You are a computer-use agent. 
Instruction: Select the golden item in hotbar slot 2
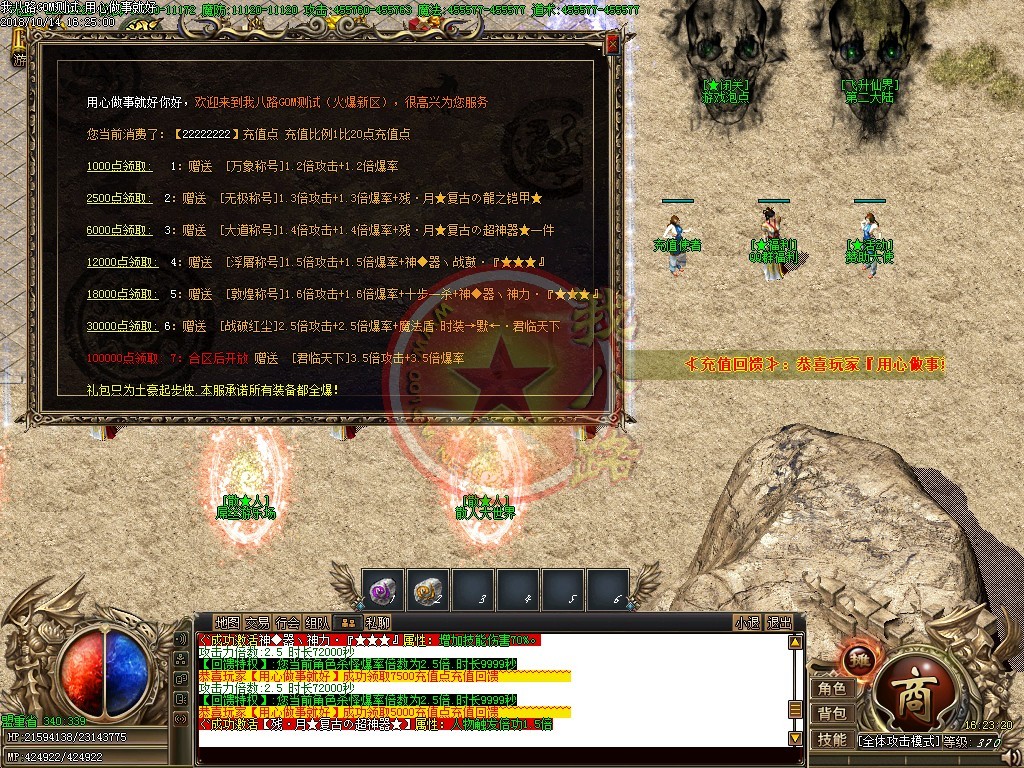(x=428, y=590)
